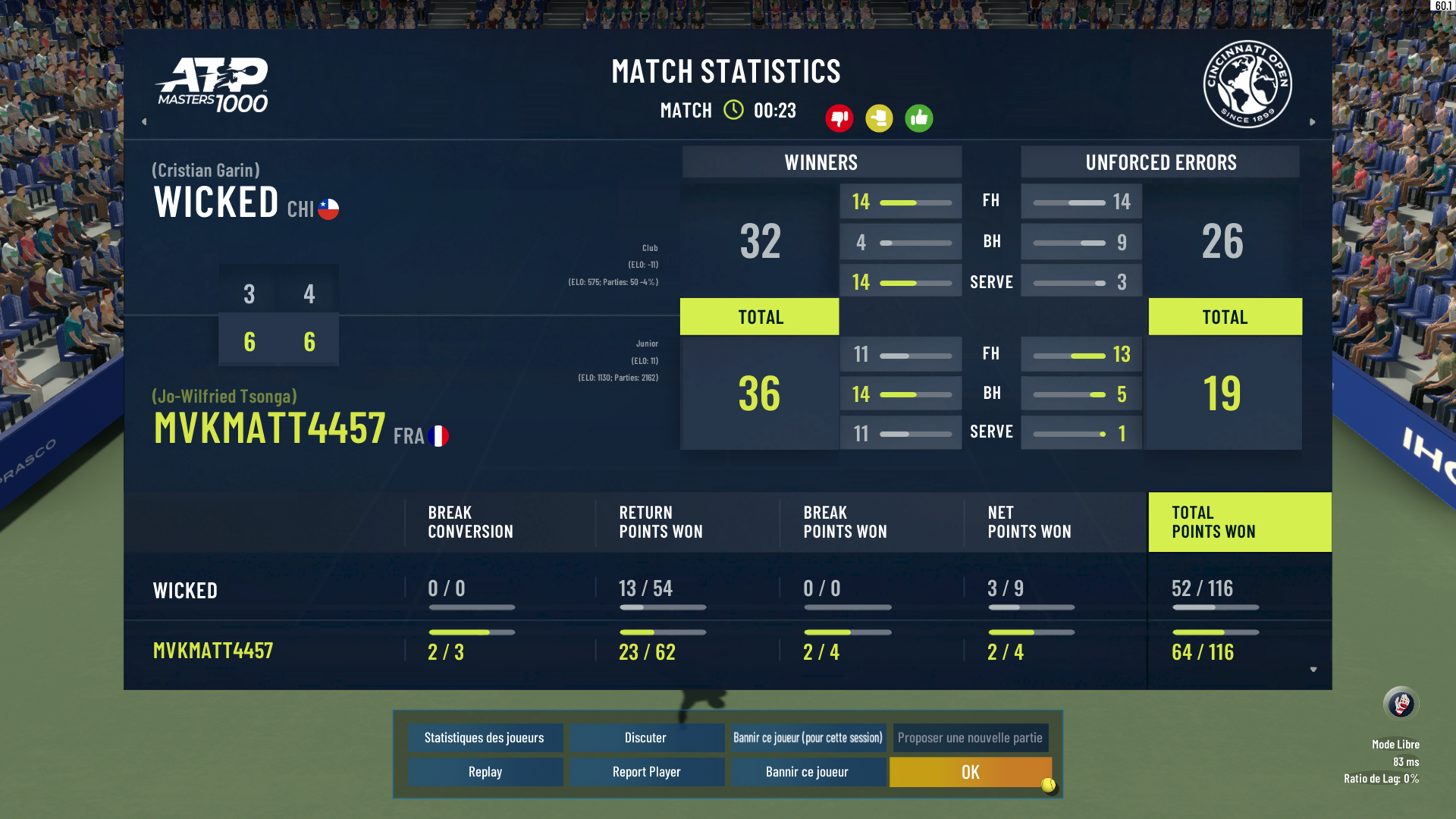Select Report Player

coord(646,772)
